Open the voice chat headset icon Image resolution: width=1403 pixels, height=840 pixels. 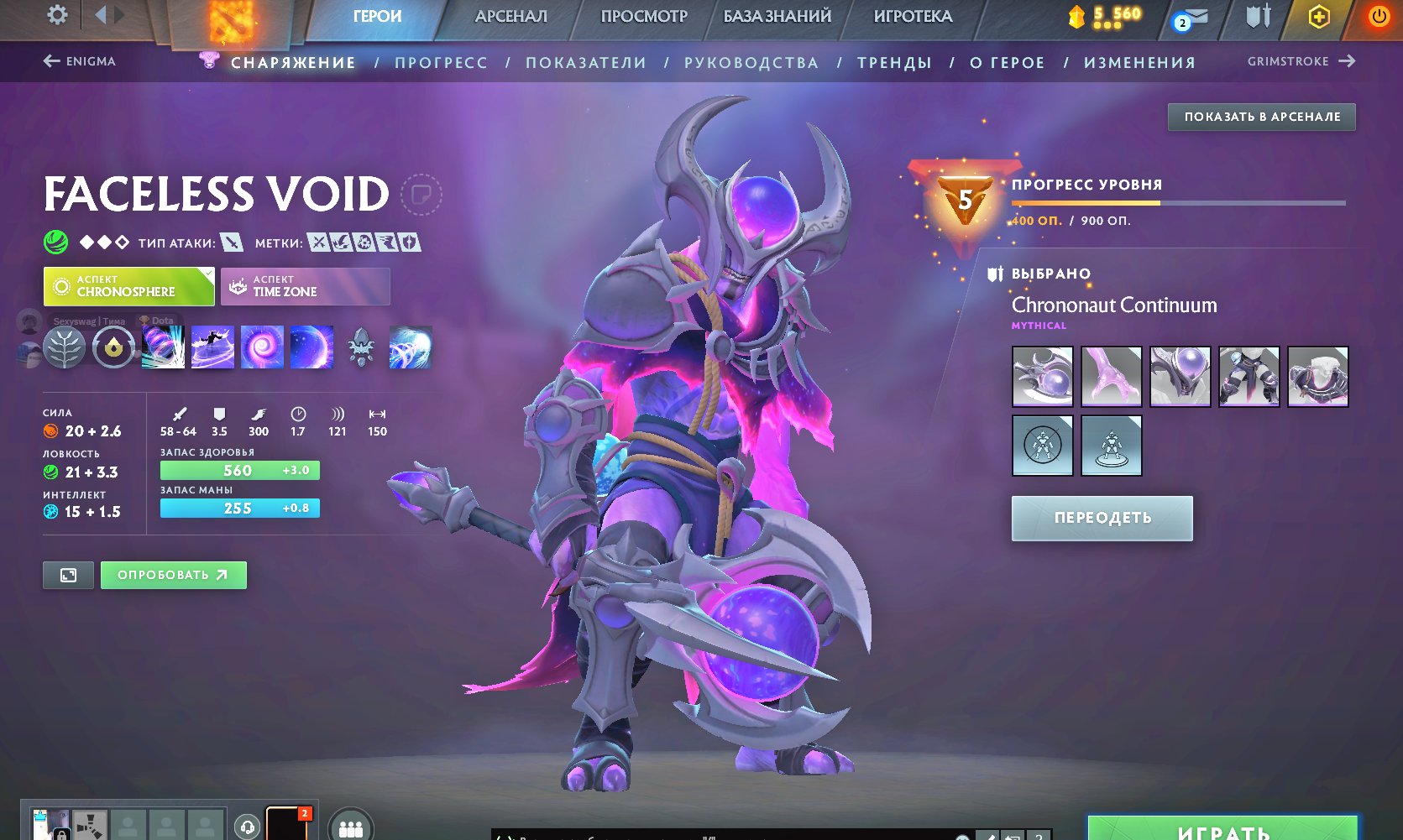[x=249, y=827]
